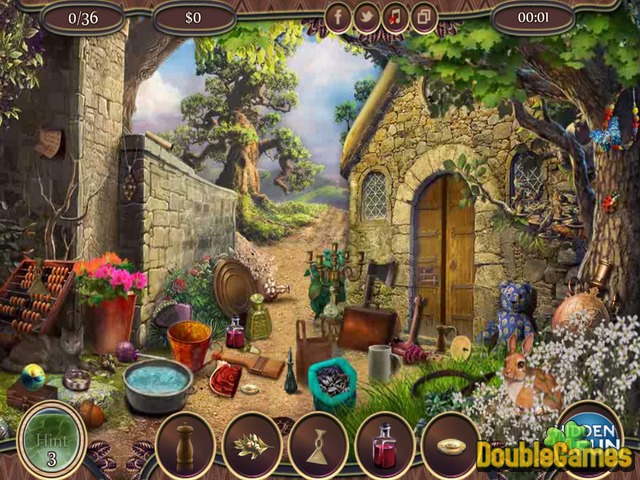This screenshot has width=640, height=480.
Task: Pick the red potion bottle slot
Action: coord(384,445)
